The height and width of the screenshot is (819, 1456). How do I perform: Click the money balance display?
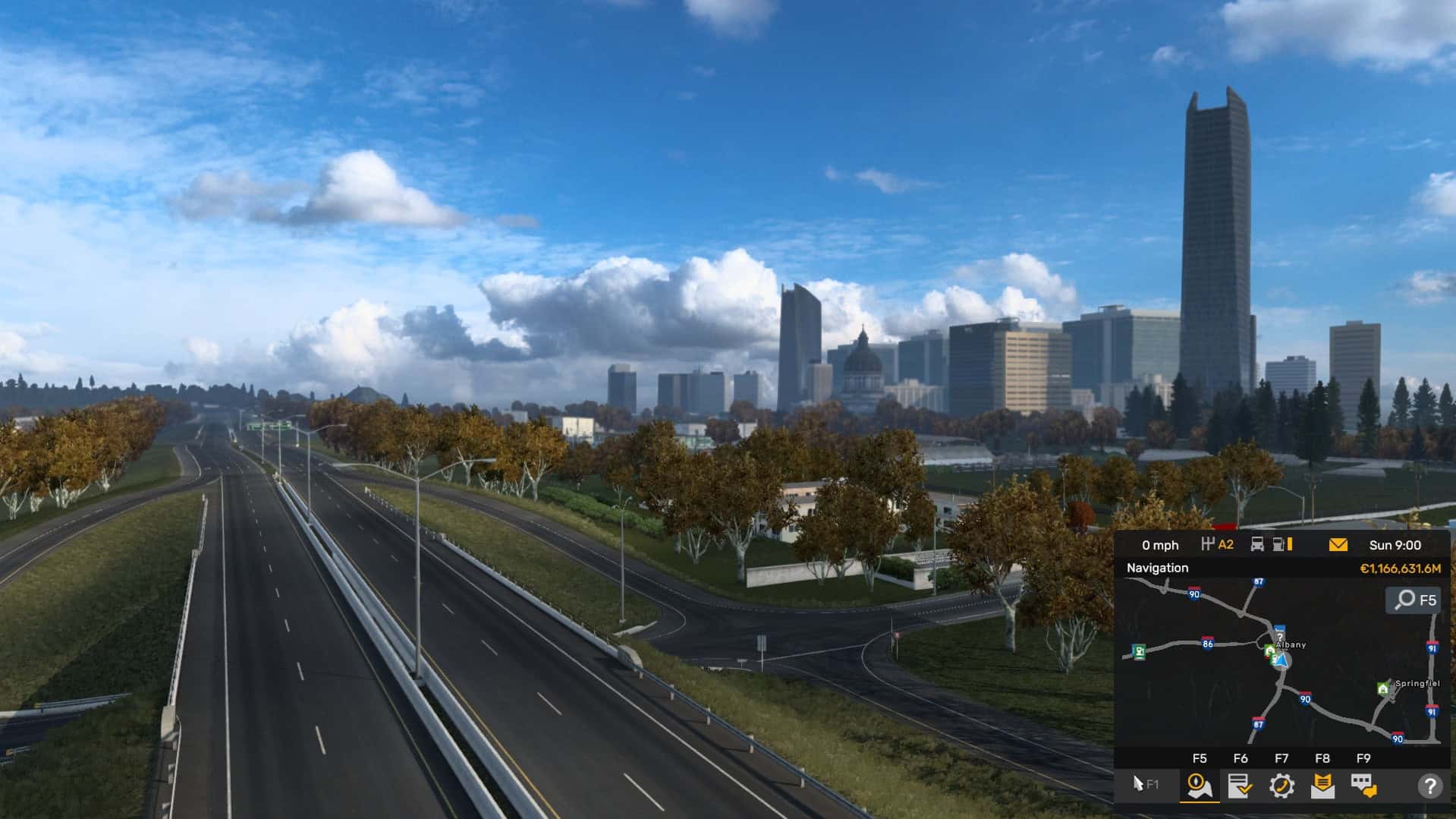click(x=1400, y=568)
